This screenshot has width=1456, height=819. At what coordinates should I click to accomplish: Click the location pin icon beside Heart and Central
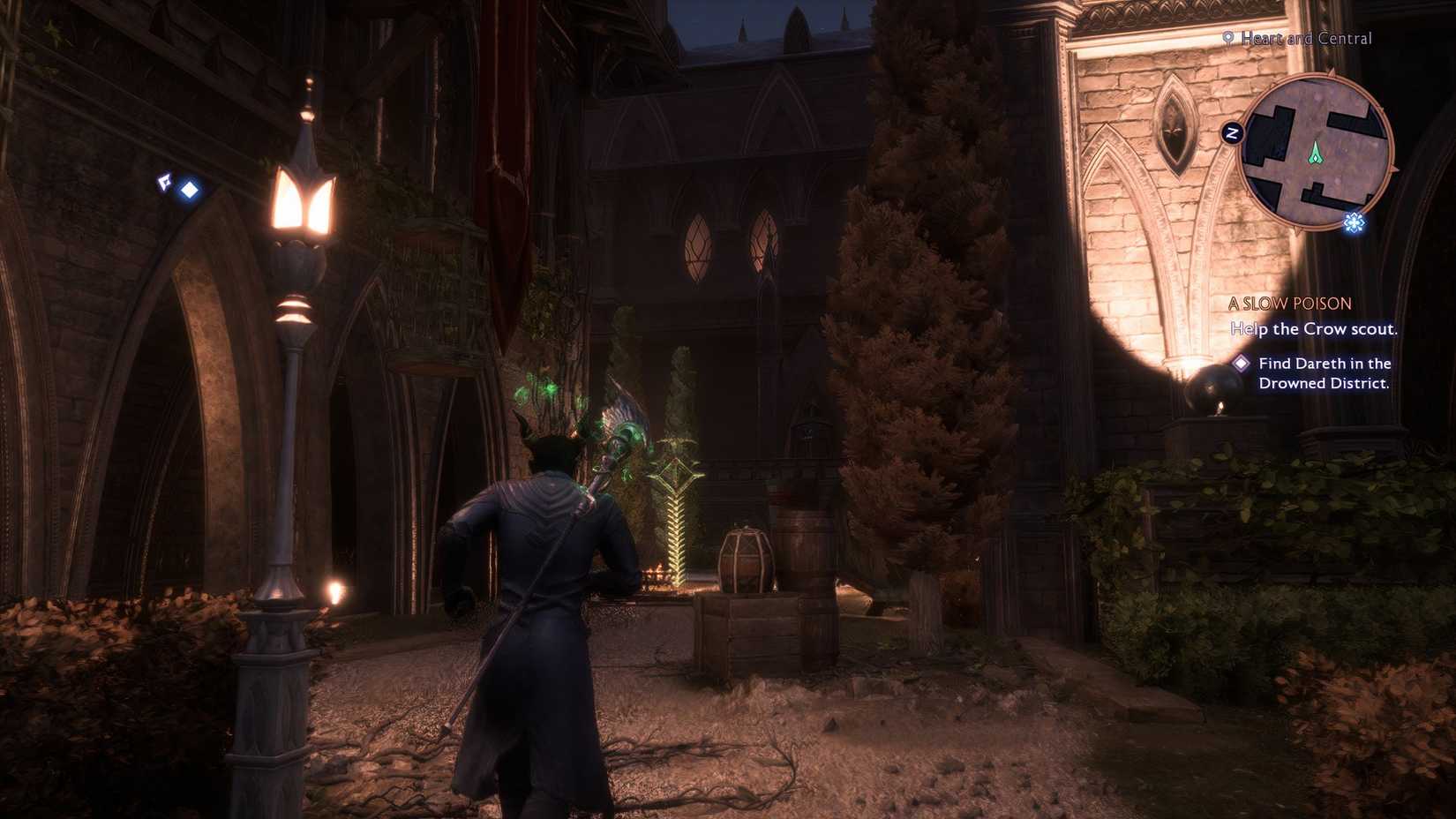point(1227,39)
